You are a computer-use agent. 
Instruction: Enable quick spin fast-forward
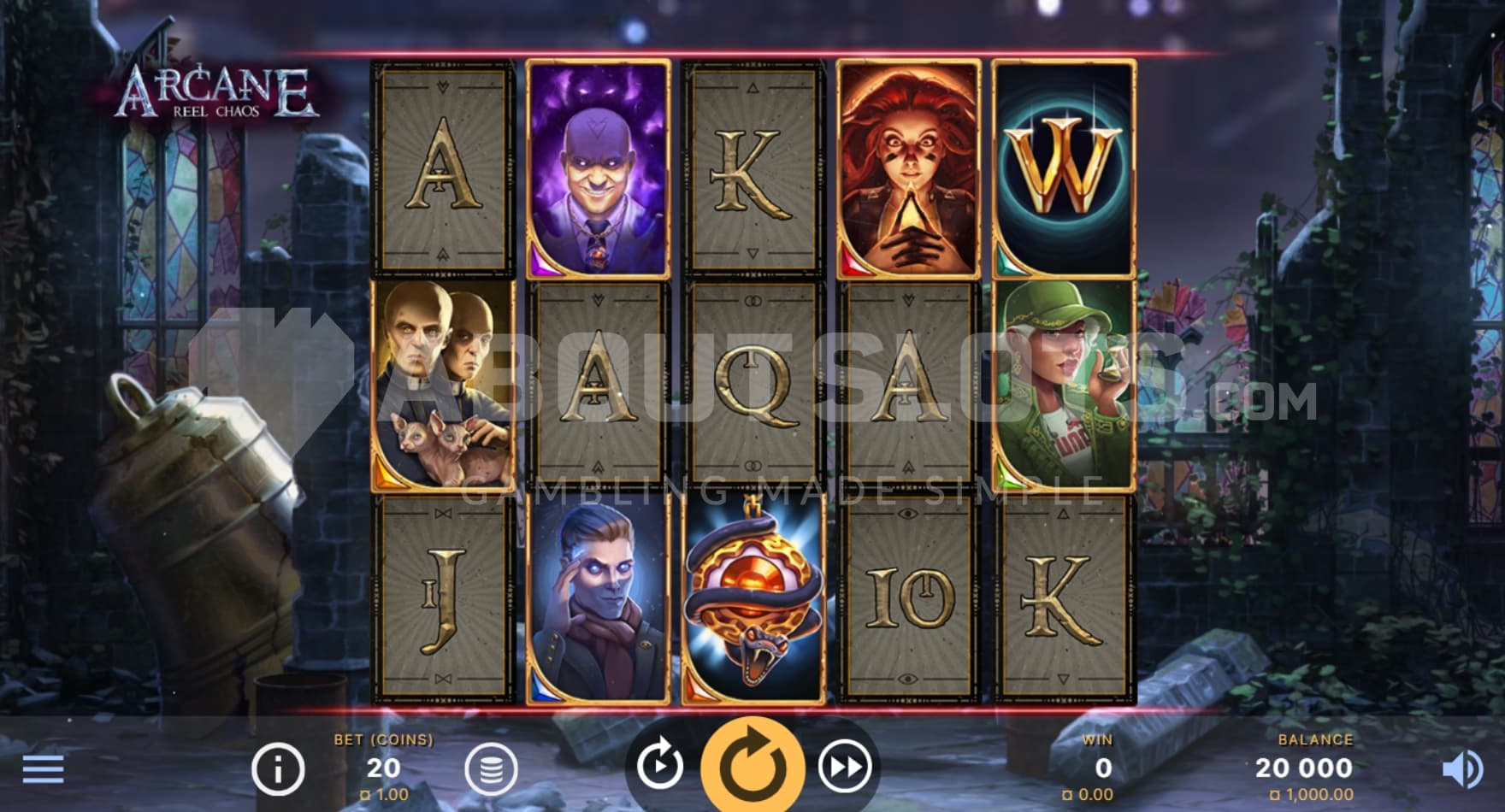(845, 767)
